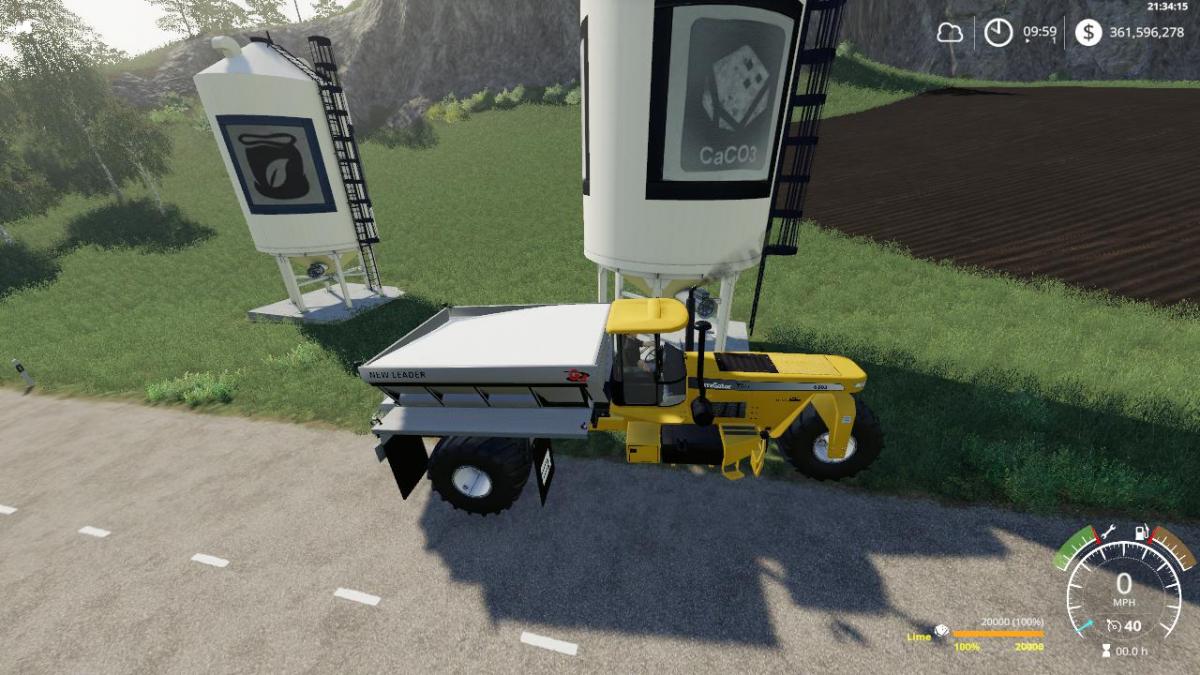This screenshot has height=675, width=1200.
Task: Click the Lime fill type icon
Action: pos(941,631)
